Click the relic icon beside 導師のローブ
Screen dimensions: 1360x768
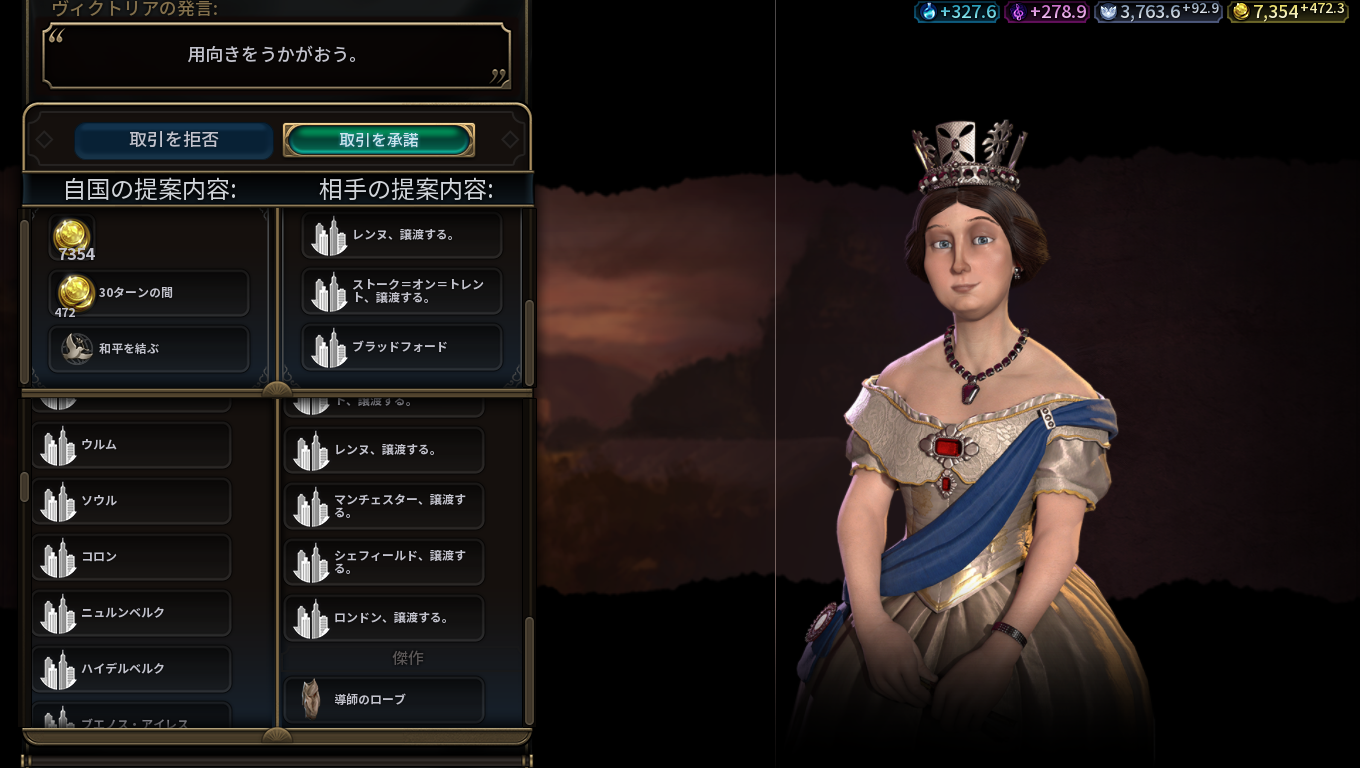312,700
